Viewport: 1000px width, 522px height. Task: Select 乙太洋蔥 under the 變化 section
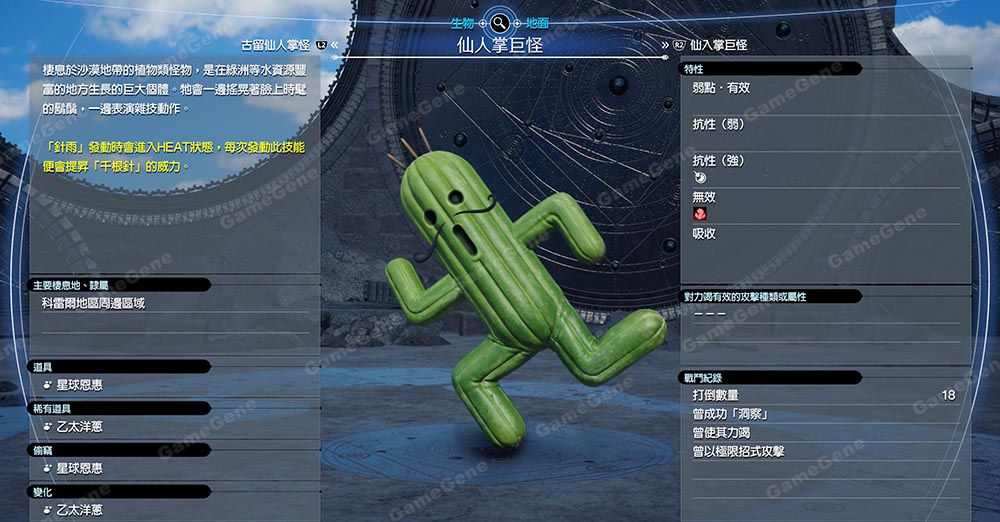[x=79, y=510]
